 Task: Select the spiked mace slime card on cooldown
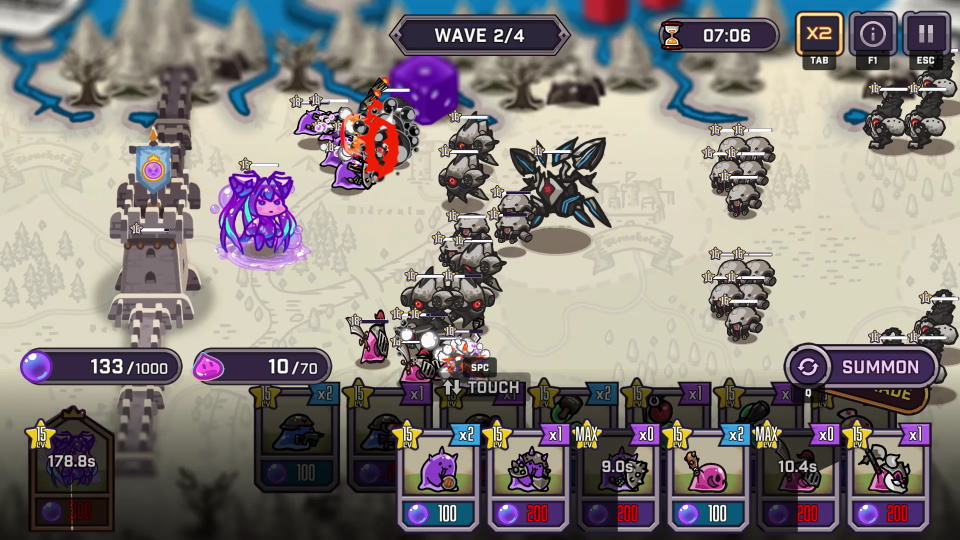618,477
